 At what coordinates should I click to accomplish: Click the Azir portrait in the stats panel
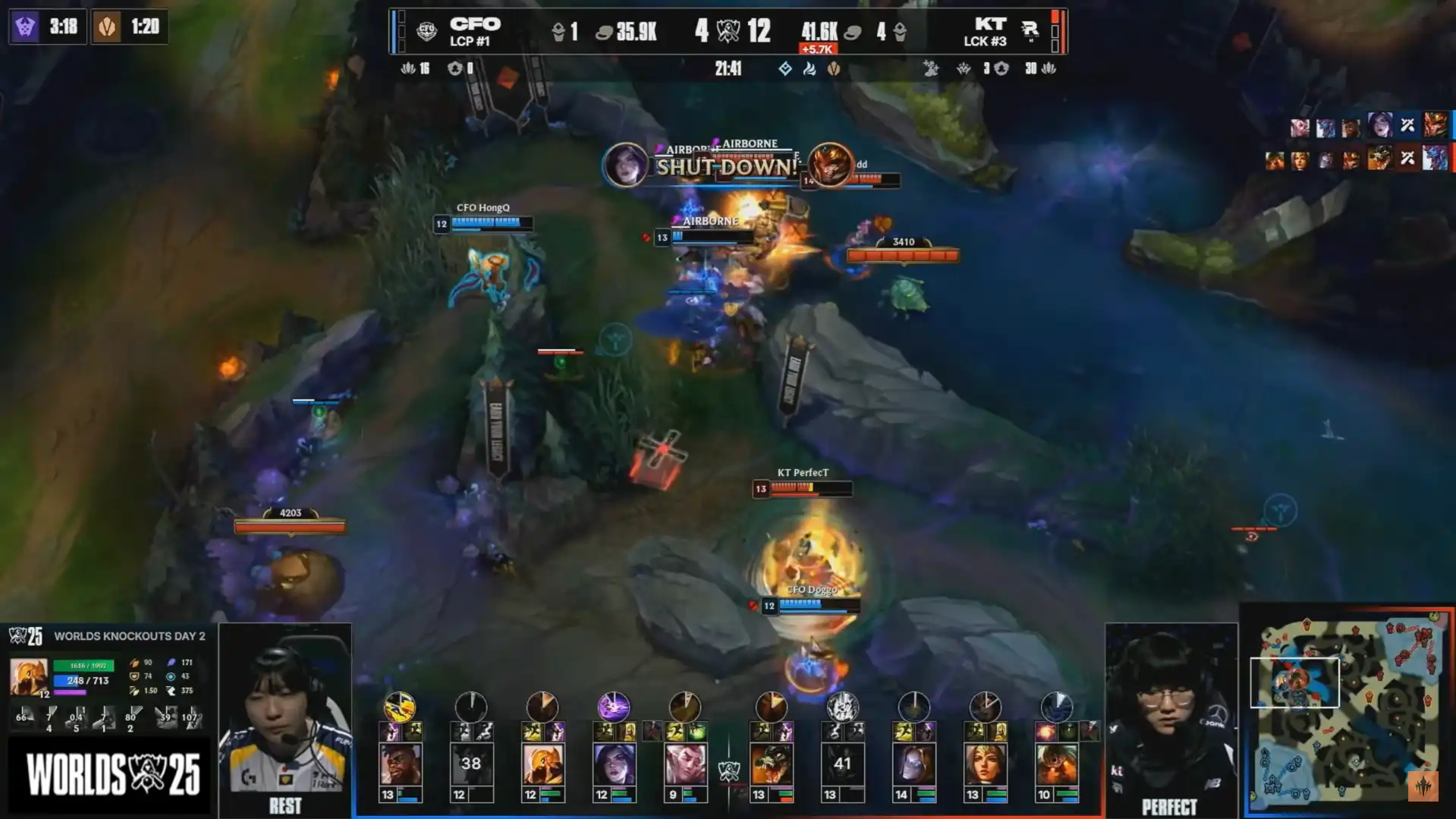pos(29,677)
